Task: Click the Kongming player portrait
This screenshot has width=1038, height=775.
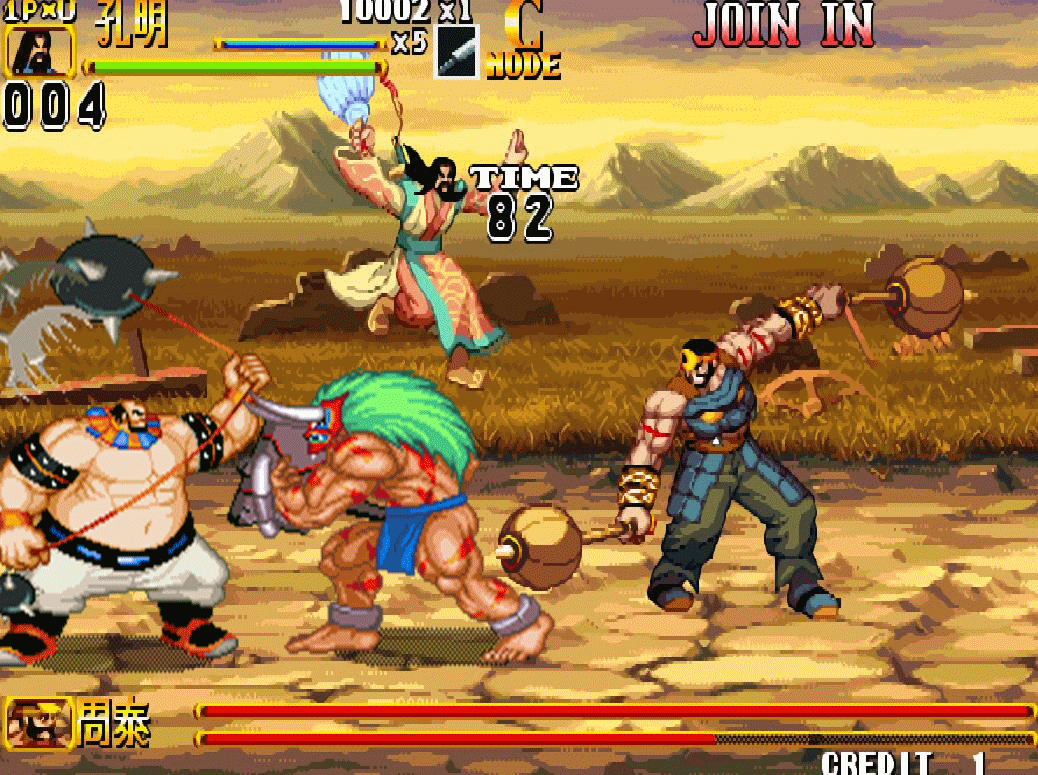Action: [x=40, y=50]
